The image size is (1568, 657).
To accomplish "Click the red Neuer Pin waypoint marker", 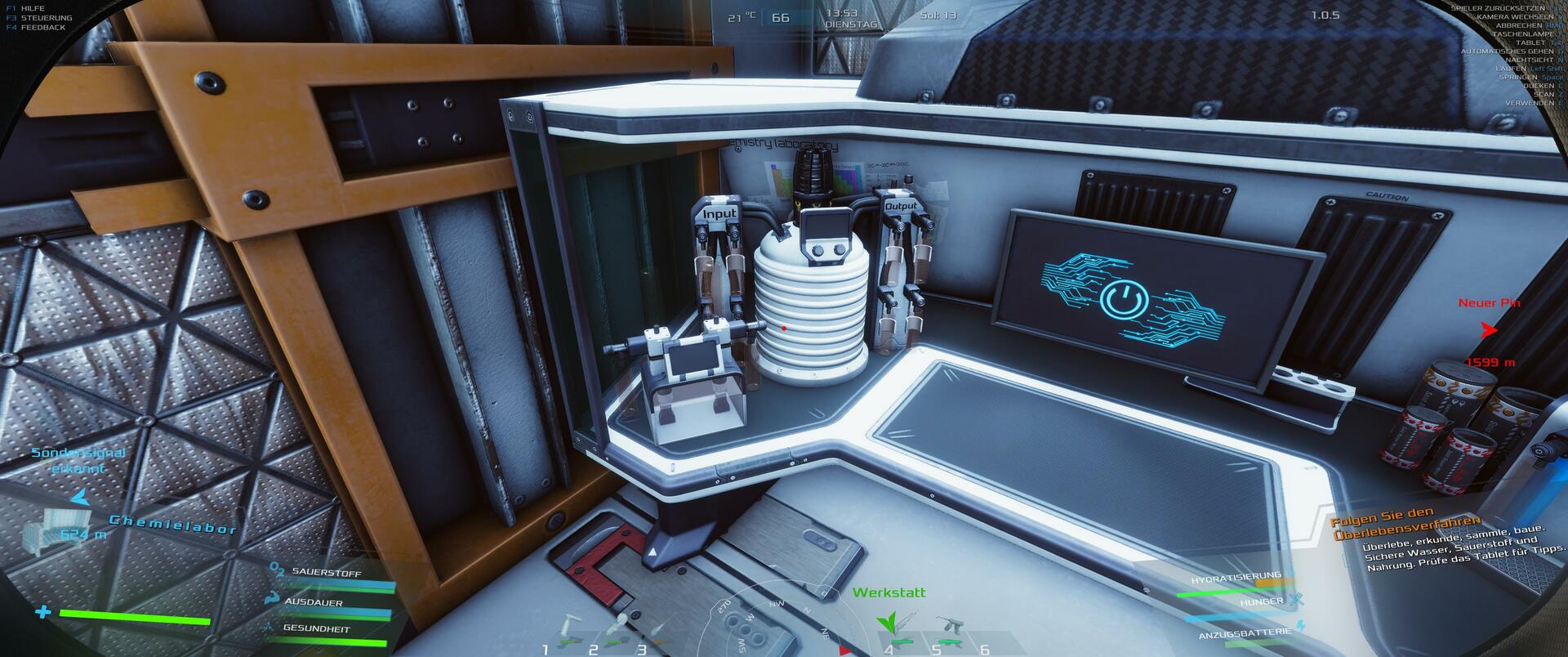I will pyautogui.click(x=1490, y=331).
